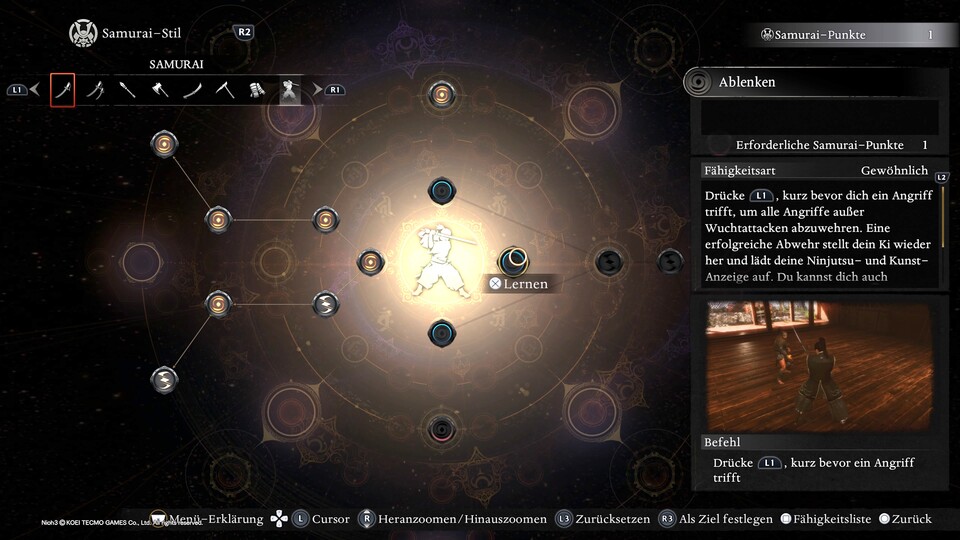Select the highlighted Ablenken skill node
The height and width of the screenshot is (540, 960).
pyautogui.click(x=513, y=262)
